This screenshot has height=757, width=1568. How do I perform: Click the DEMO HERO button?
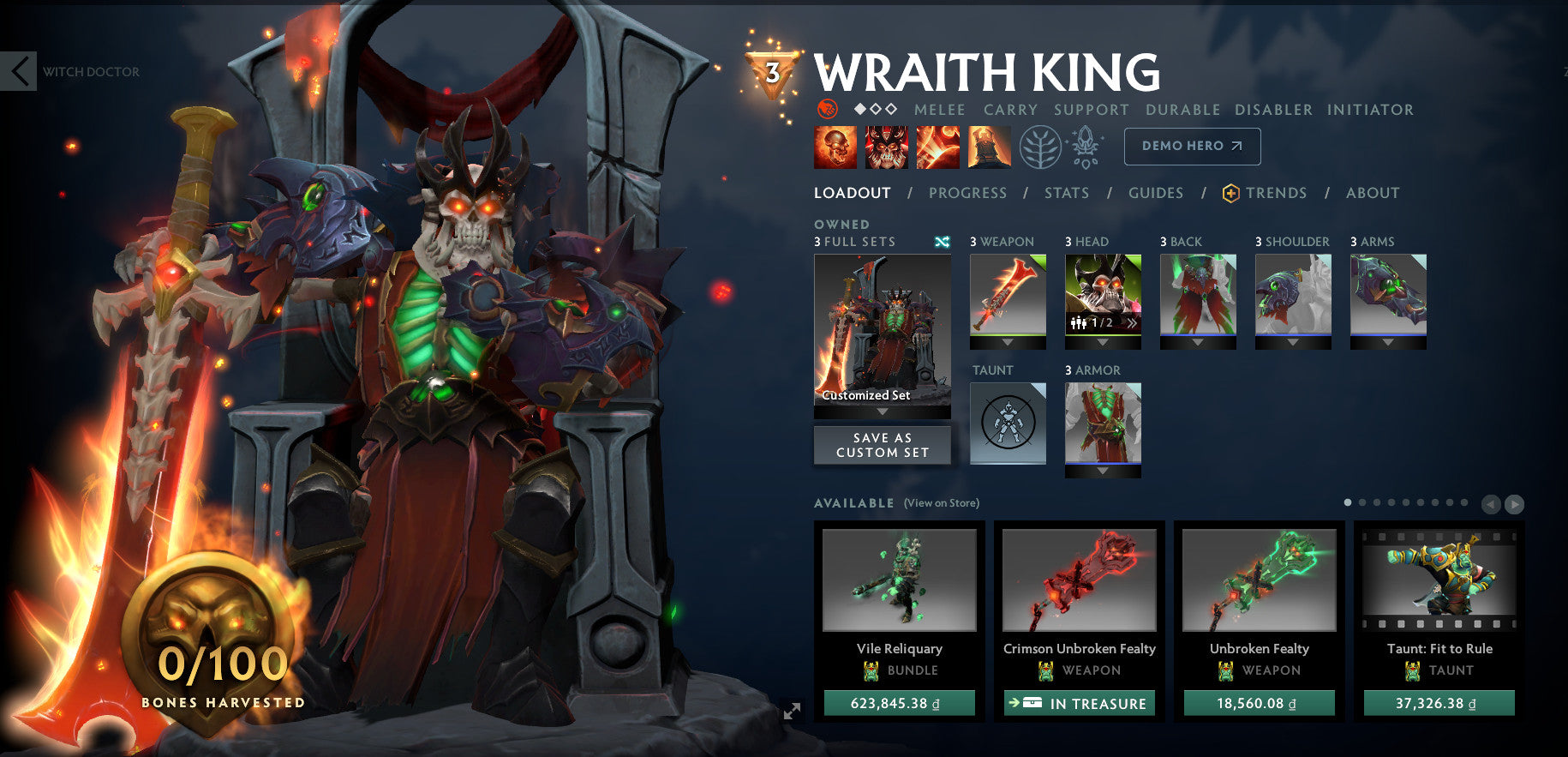click(x=1191, y=146)
